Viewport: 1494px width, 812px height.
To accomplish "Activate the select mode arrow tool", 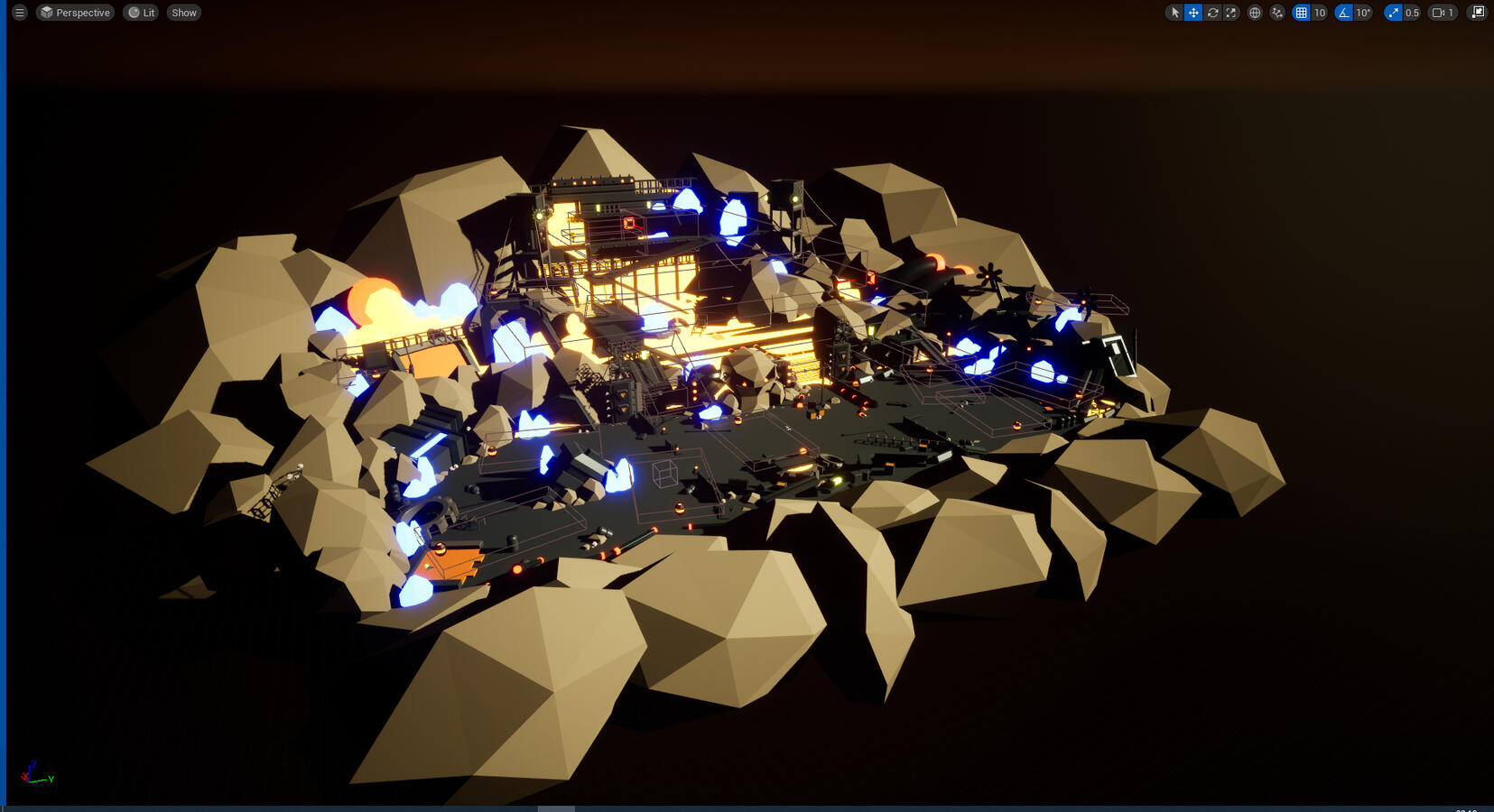I will 1174,13.
